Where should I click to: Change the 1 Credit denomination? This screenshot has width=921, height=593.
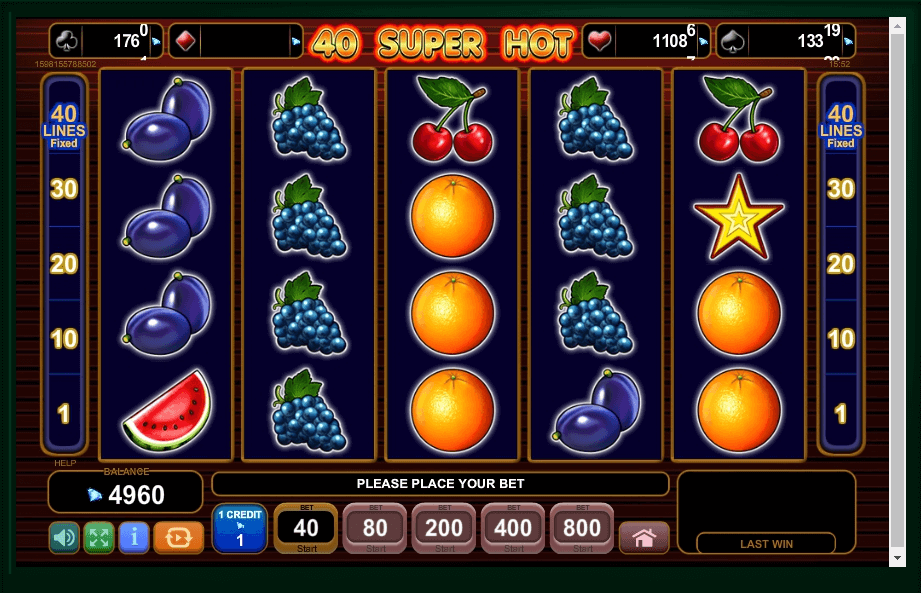[x=239, y=528]
